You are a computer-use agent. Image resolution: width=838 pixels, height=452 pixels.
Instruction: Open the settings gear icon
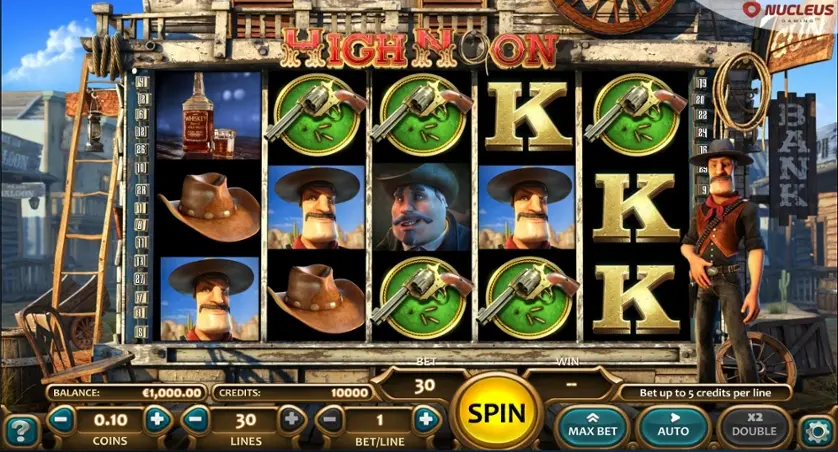tap(816, 431)
